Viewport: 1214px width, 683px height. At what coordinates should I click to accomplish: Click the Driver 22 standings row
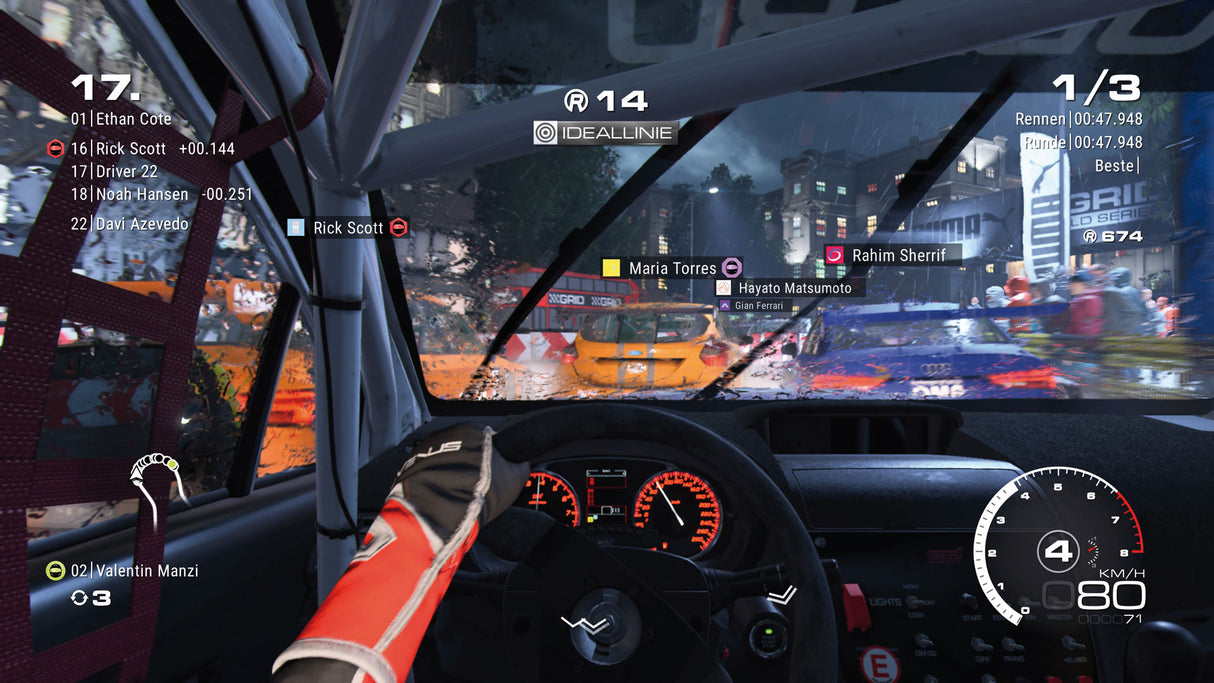click(115, 171)
